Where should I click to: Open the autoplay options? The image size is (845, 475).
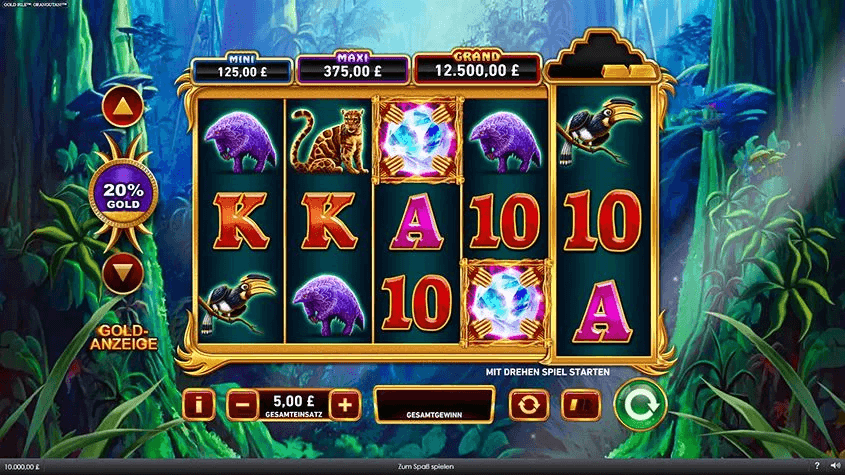(x=529, y=405)
